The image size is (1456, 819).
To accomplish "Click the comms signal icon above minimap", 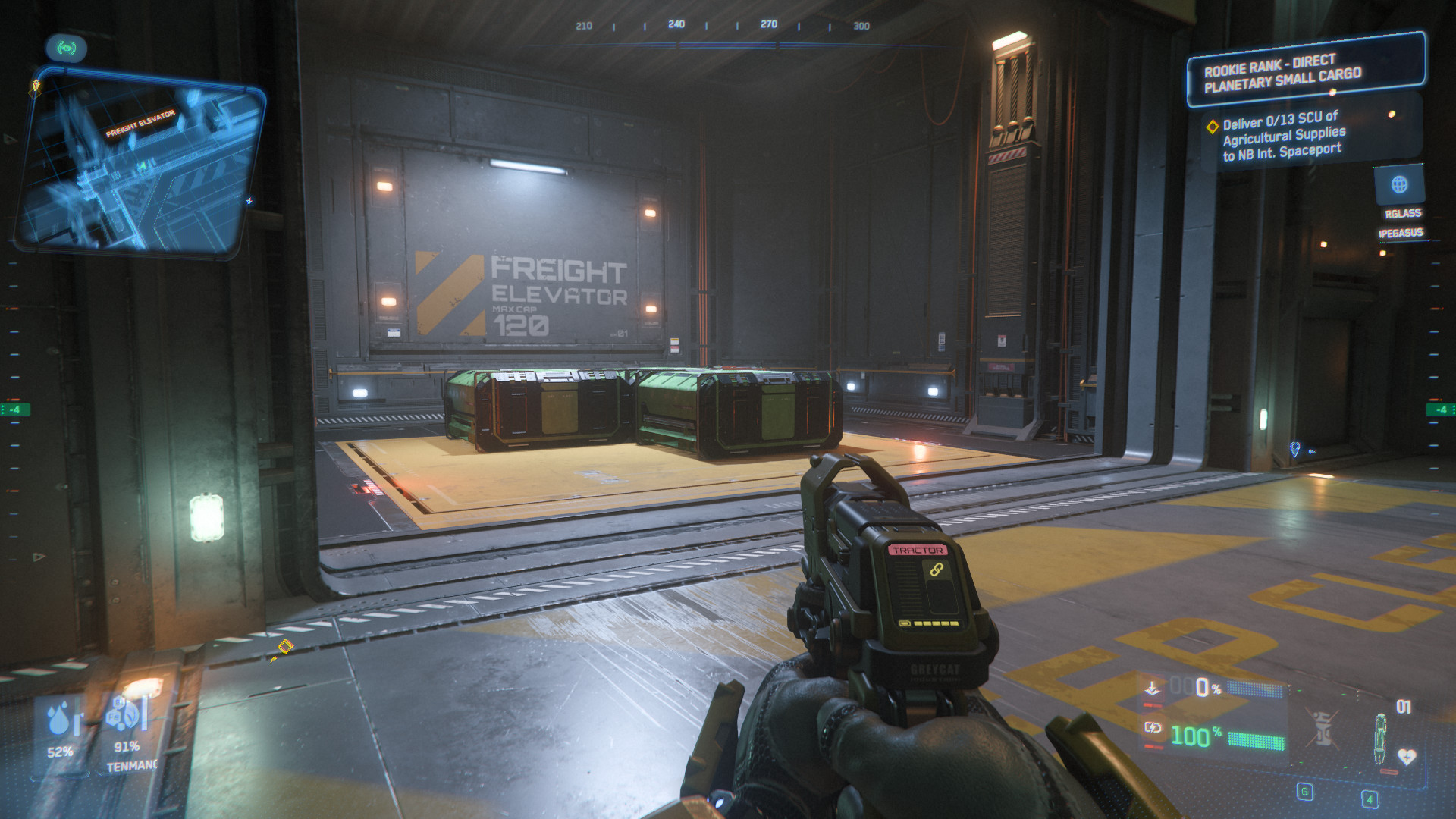I will [67, 49].
